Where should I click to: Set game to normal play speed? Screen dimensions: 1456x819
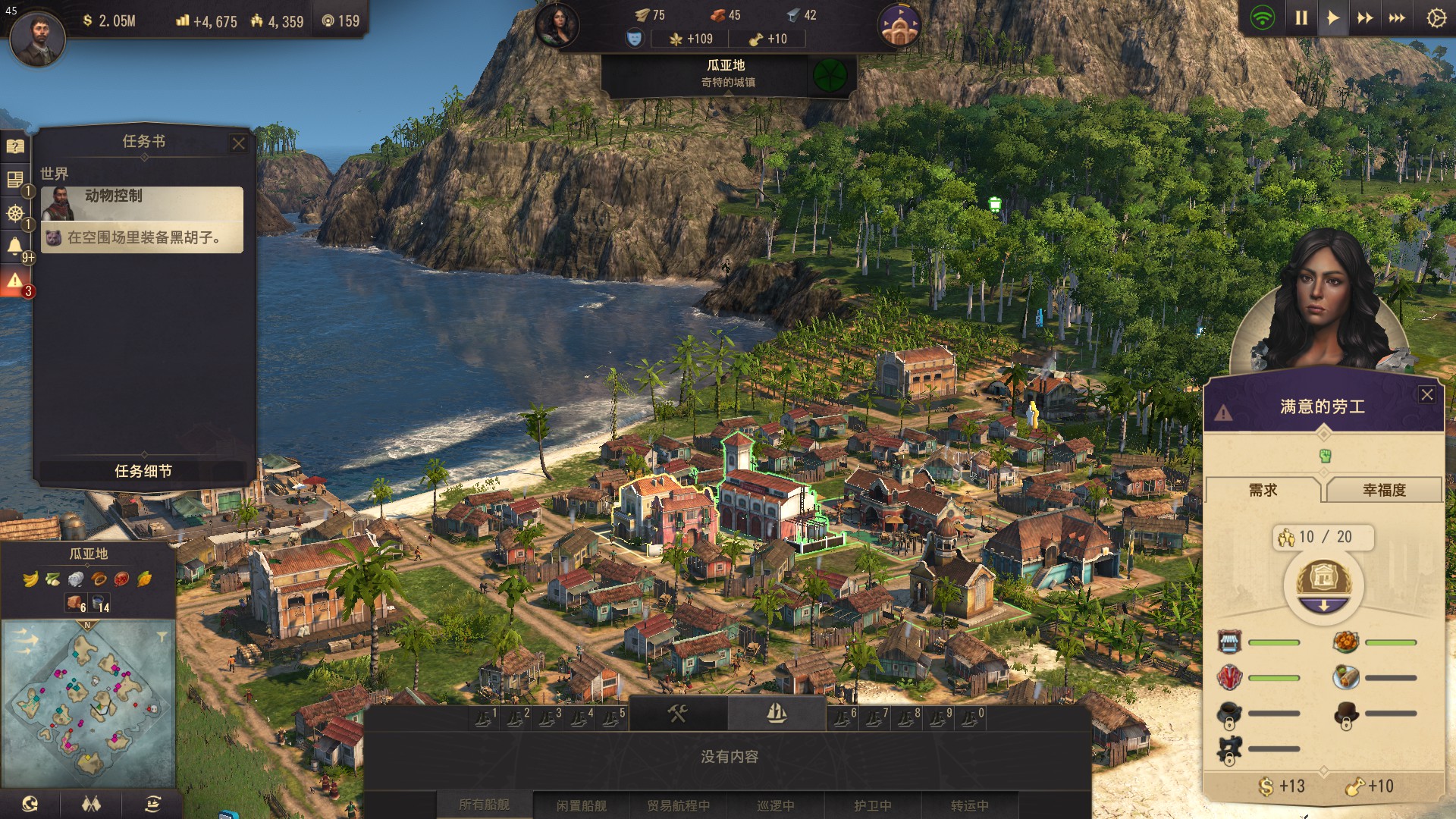click(x=1332, y=18)
